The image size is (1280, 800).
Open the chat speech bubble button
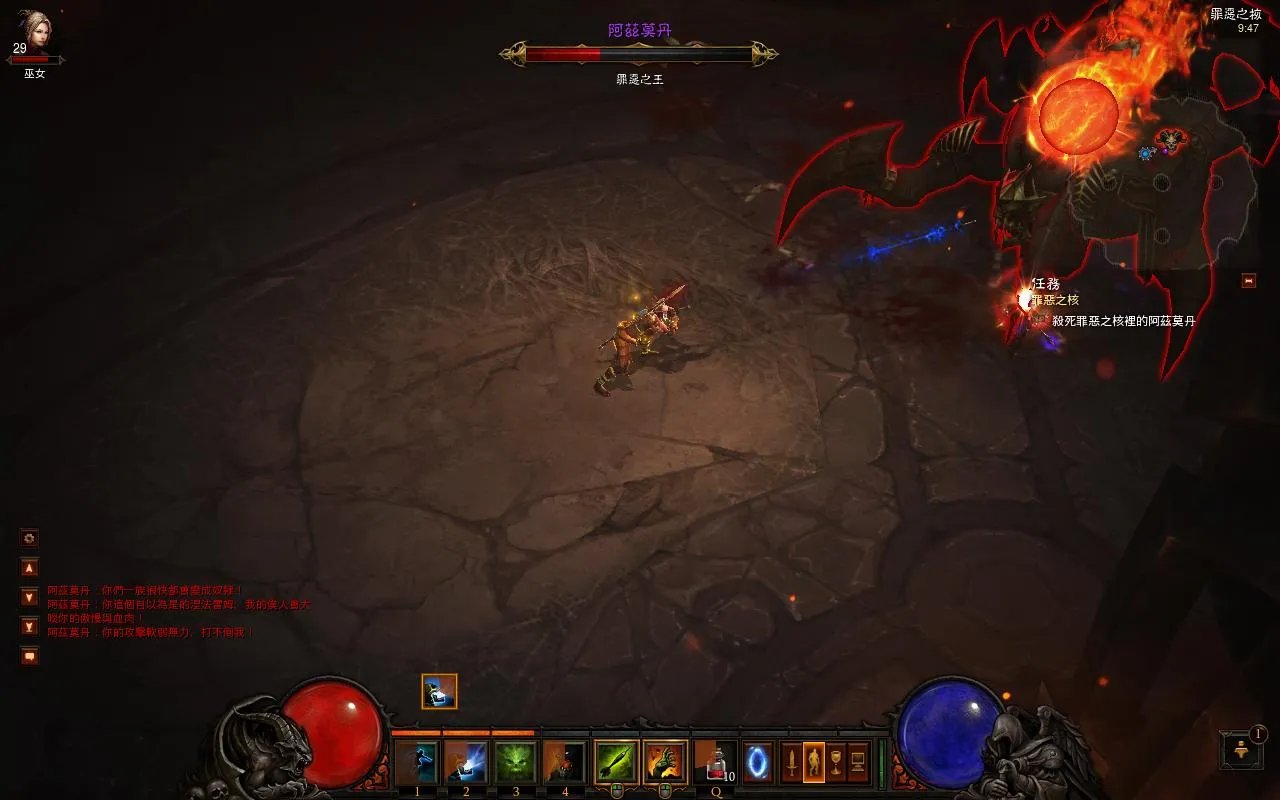pyautogui.click(x=30, y=656)
